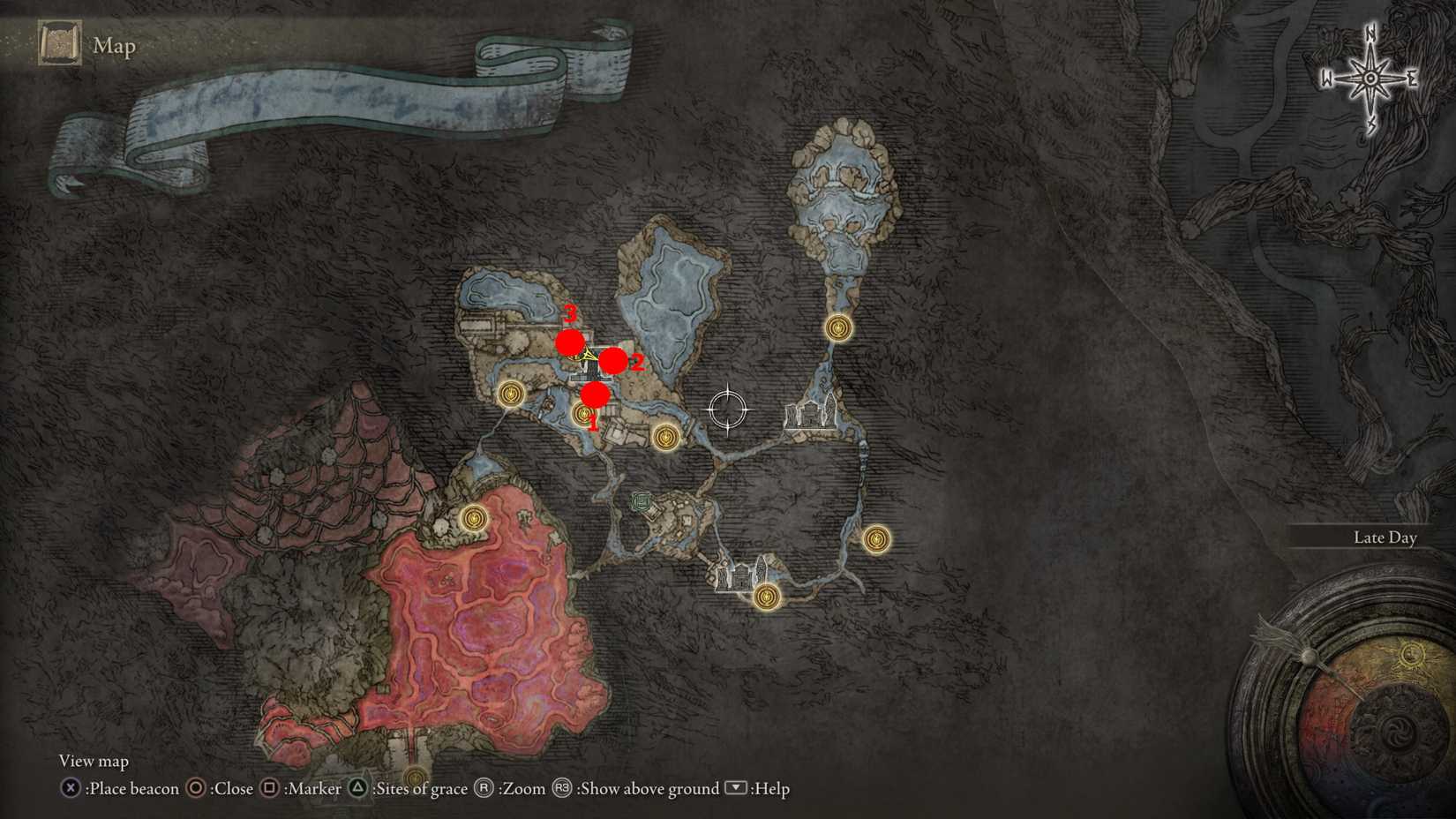Click the compass rose in the top-right corner
Image resolution: width=1456 pixels, height=819 pixels.
click(x=1369, y=78)
